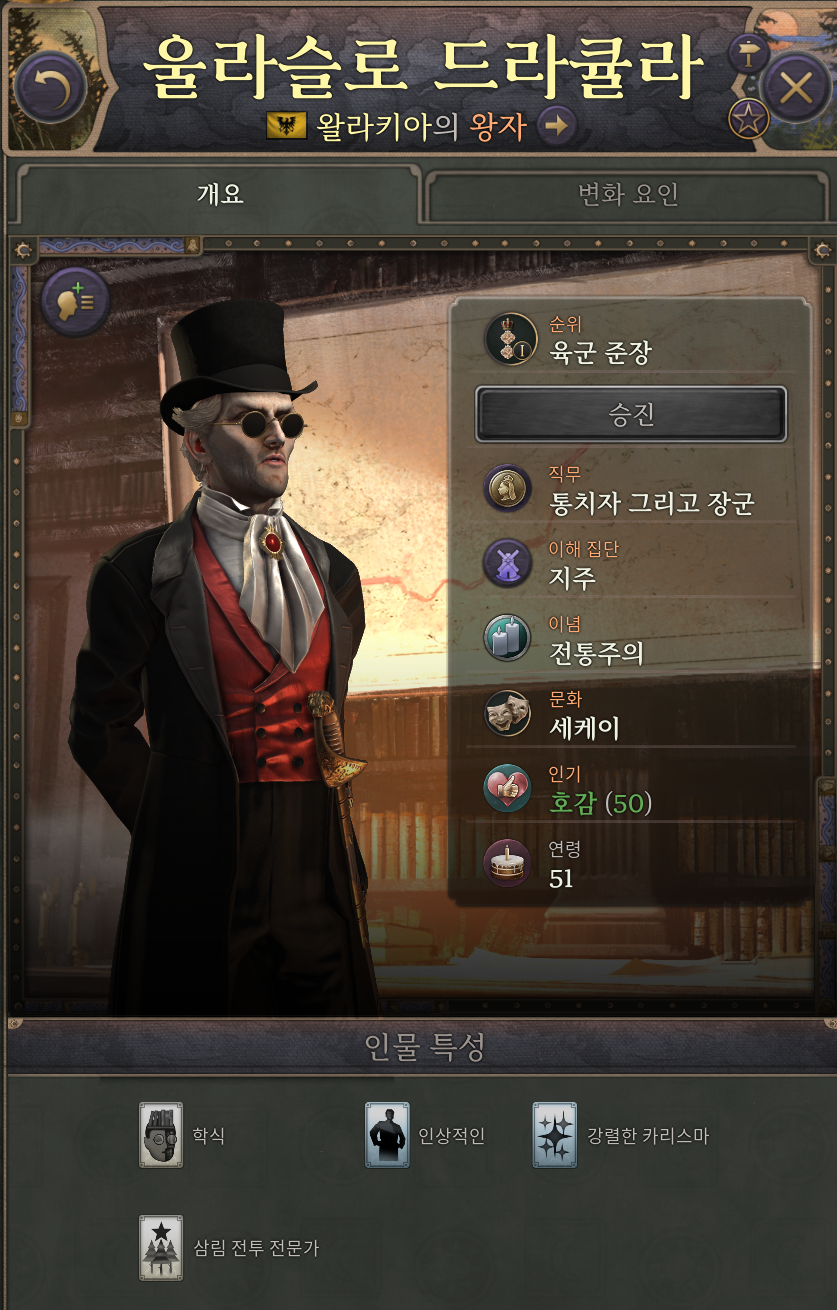Select the 삼림 전투 전문가 trait icon
Screen dimensions: 837x1310
coord(160,1247)
